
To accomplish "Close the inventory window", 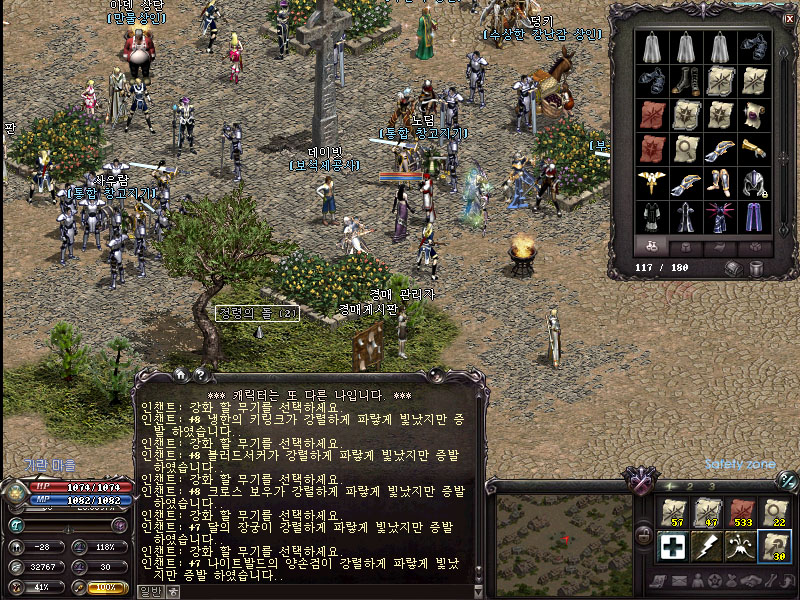I will pyautogui.click(x=788, y=18).
